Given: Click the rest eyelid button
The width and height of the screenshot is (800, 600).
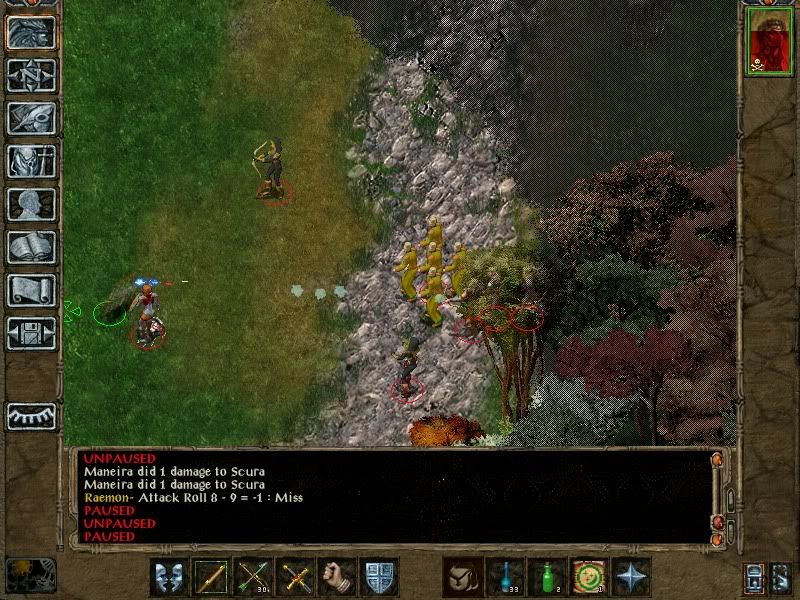Looking at the screenshot, I should tap(31, 416).
